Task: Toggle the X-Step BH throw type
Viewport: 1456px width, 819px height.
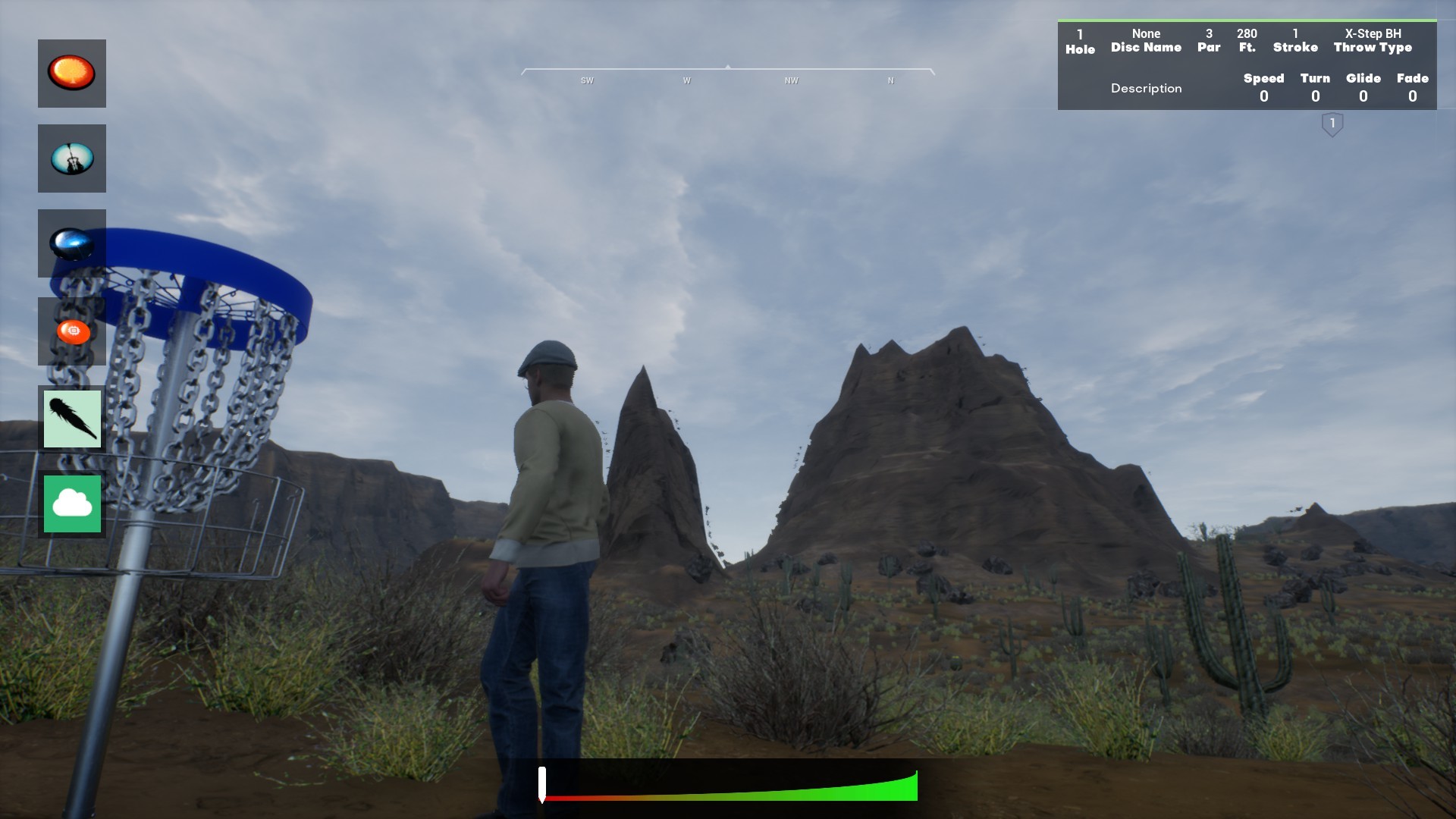Action: point(1373,40)
